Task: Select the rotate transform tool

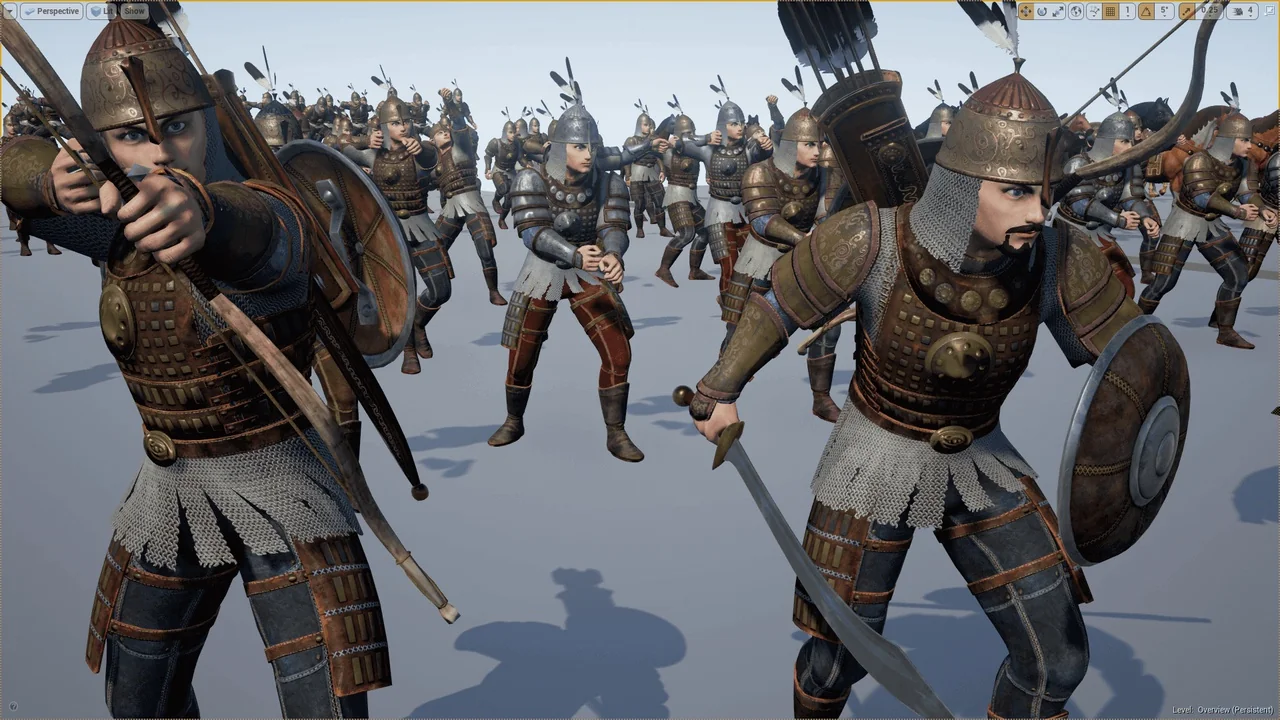Action: [1042, 11]
